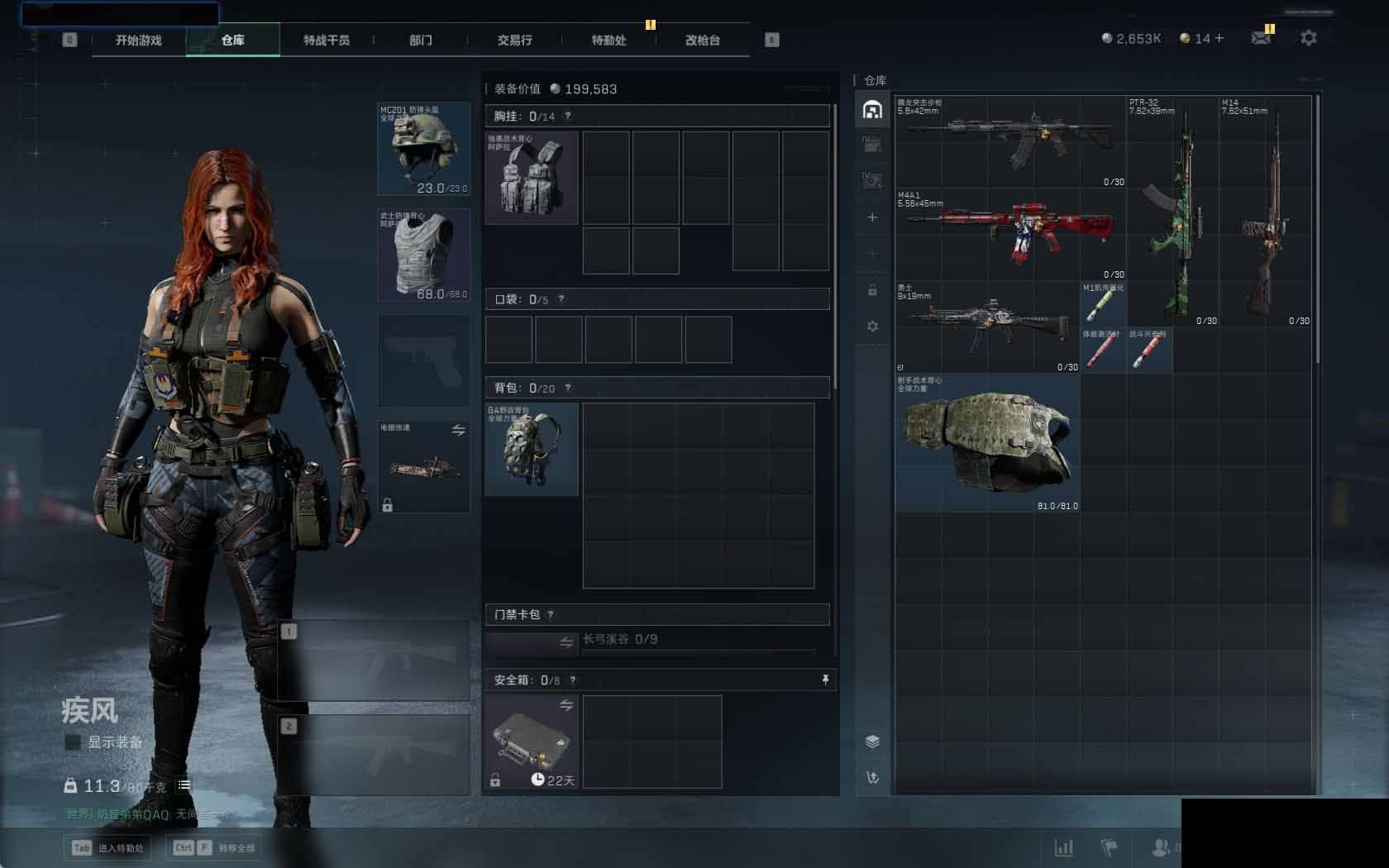
Task: Select the MC201 helmet equipment slot
Action: [424, 150]
